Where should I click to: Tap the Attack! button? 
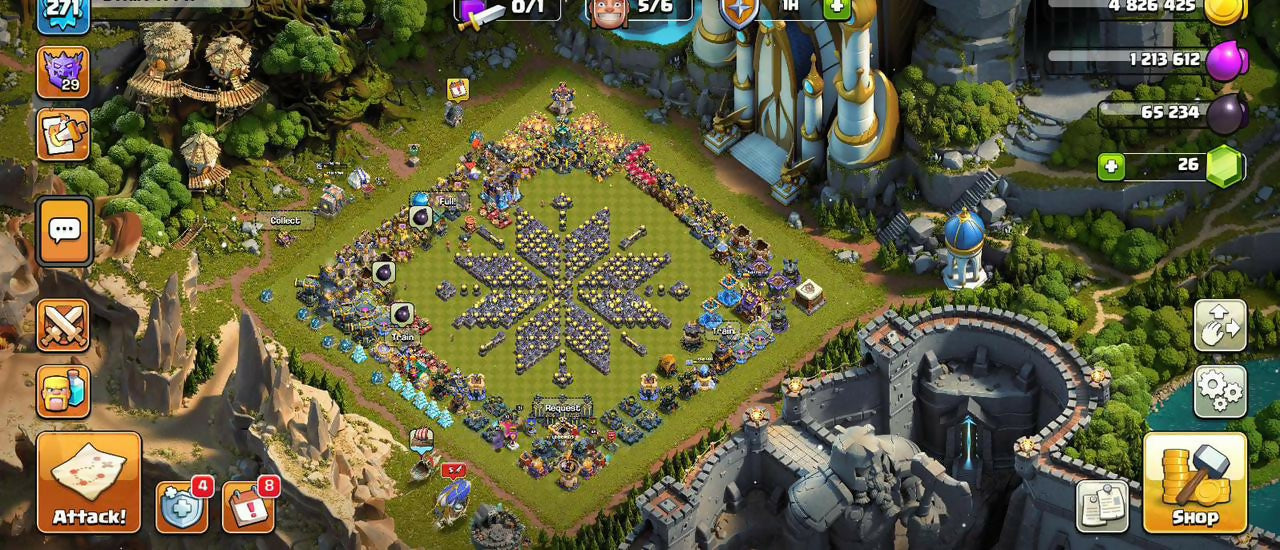click(89, 482)
